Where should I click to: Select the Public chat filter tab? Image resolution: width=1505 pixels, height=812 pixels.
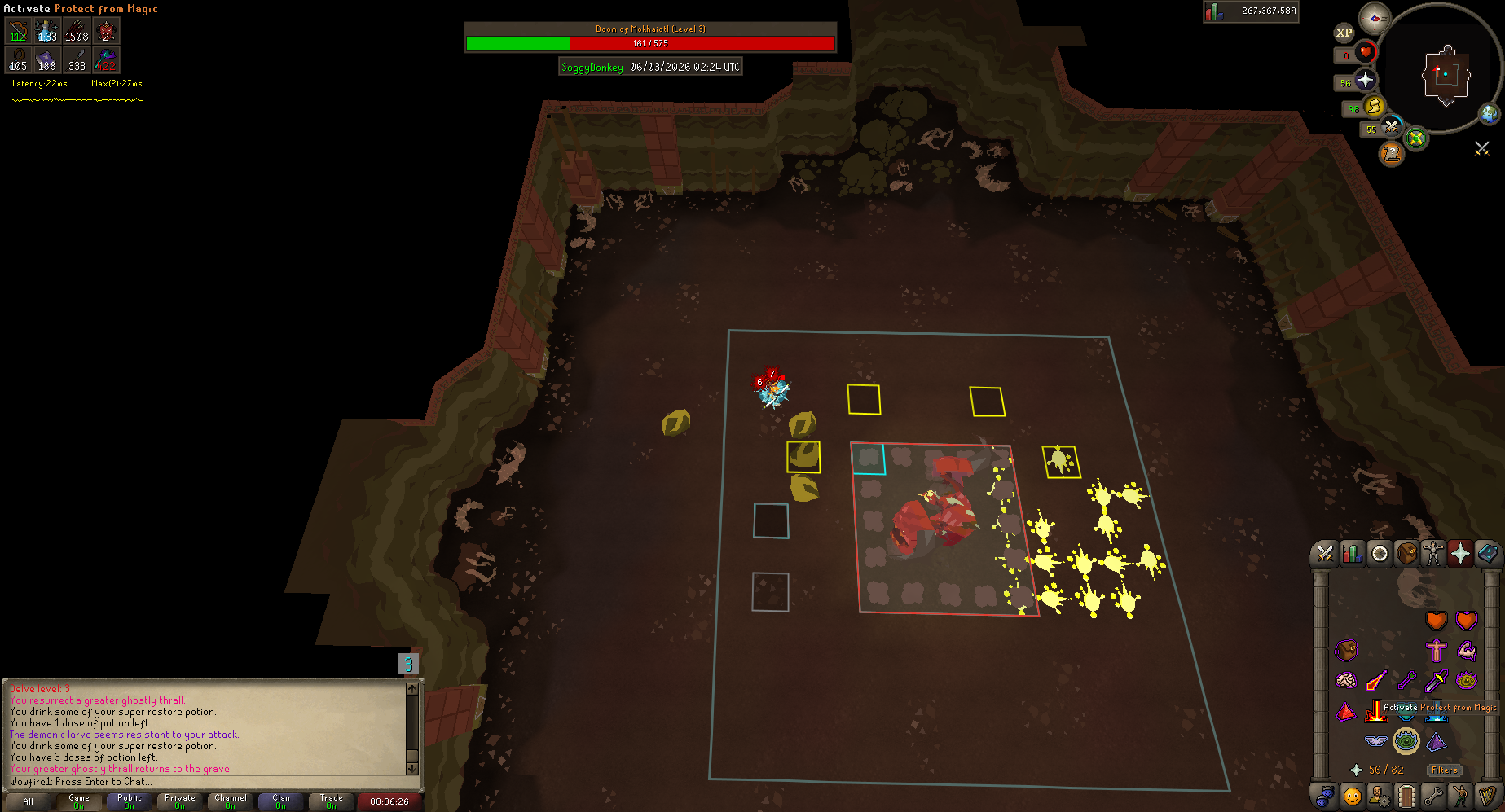coord(130,801)
